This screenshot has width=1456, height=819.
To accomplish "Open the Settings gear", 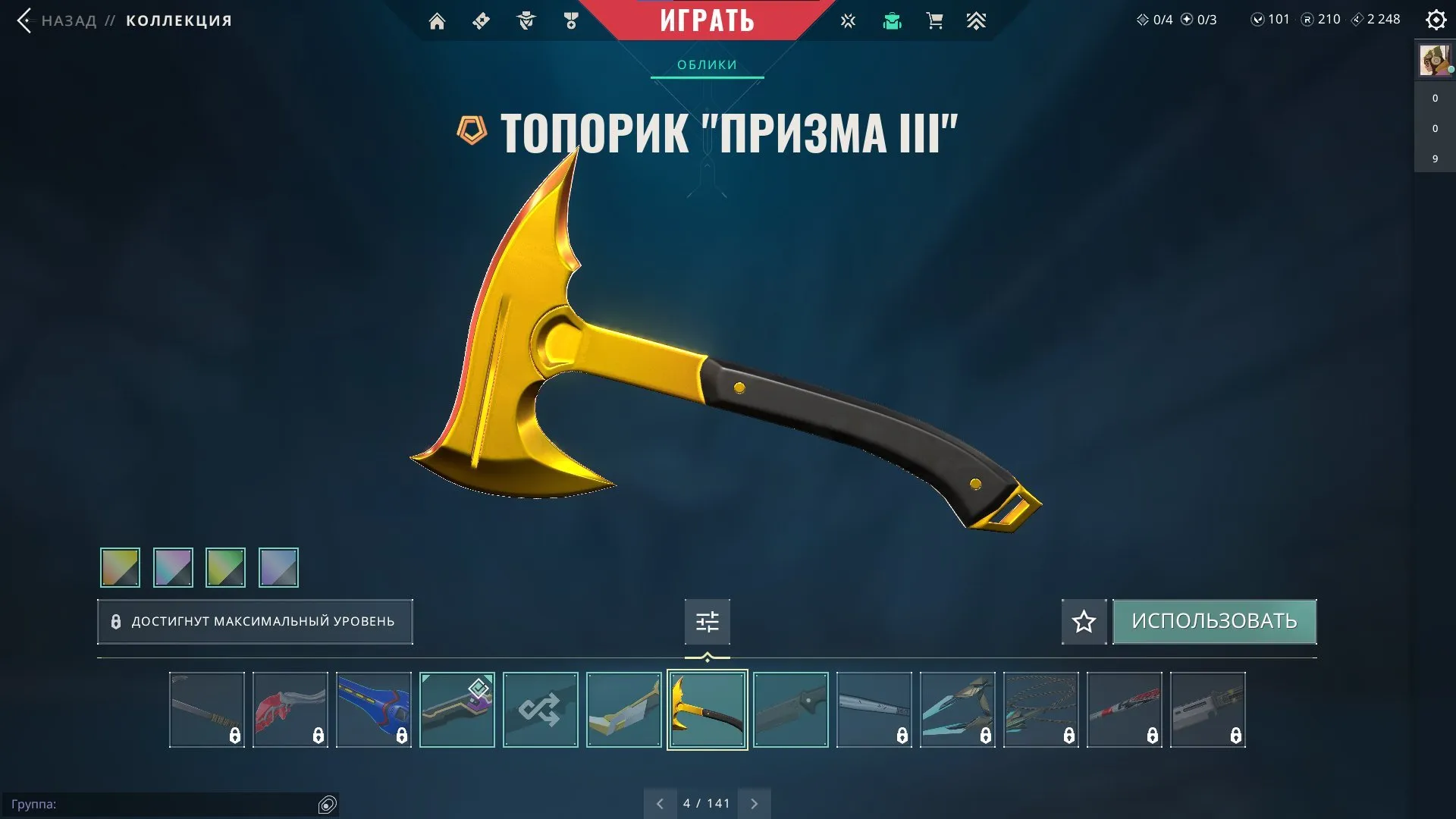I will click(x=1436, y=20).
